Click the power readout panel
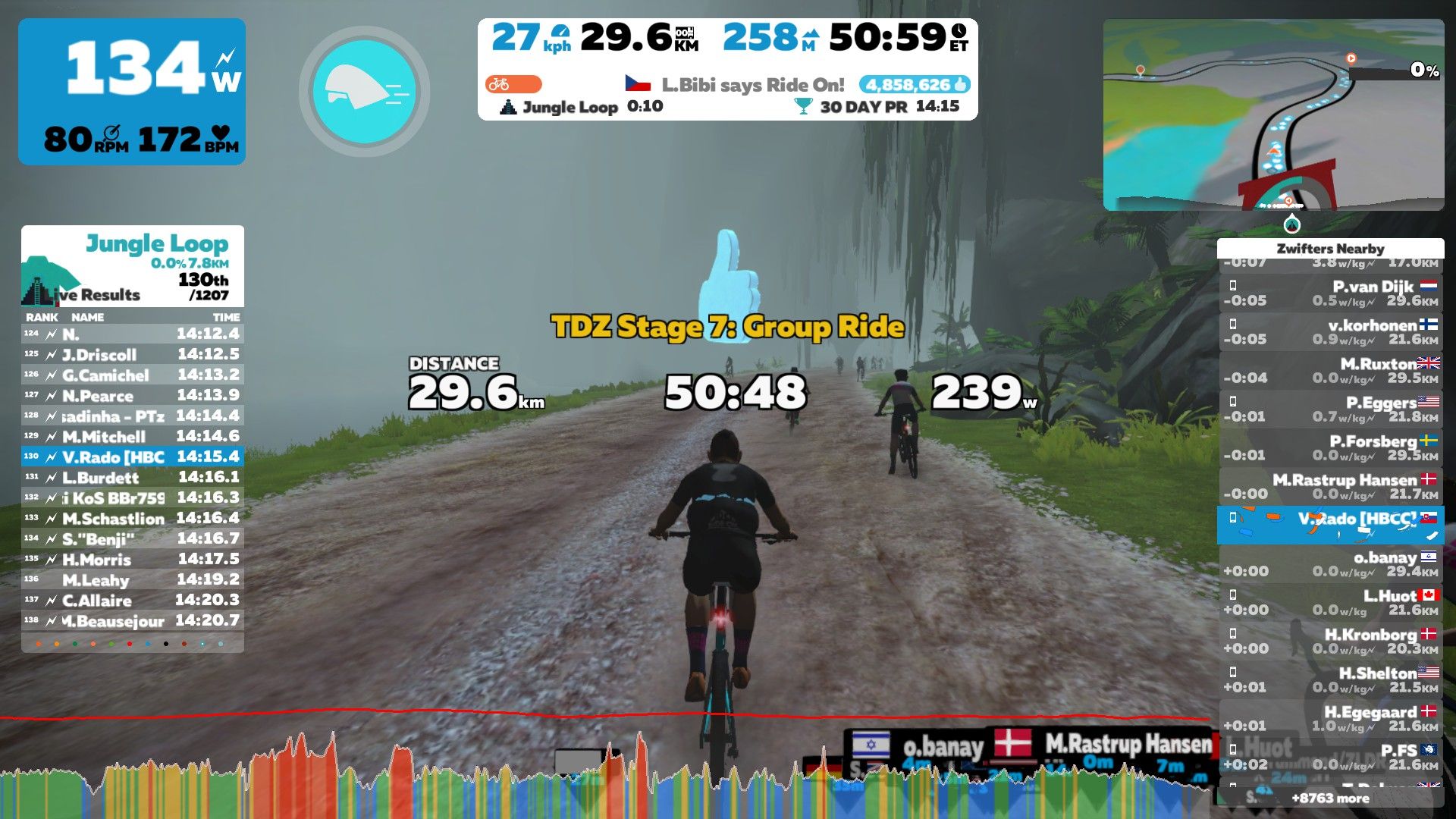The height and width of the screenshot is (819, 1456). click(x=132, y=91)
